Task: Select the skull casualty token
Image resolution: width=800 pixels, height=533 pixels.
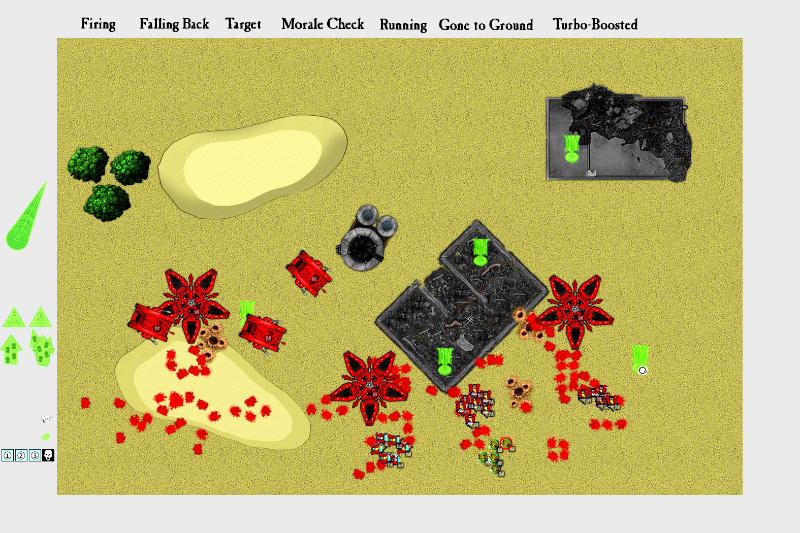Action: click(47, 455)
